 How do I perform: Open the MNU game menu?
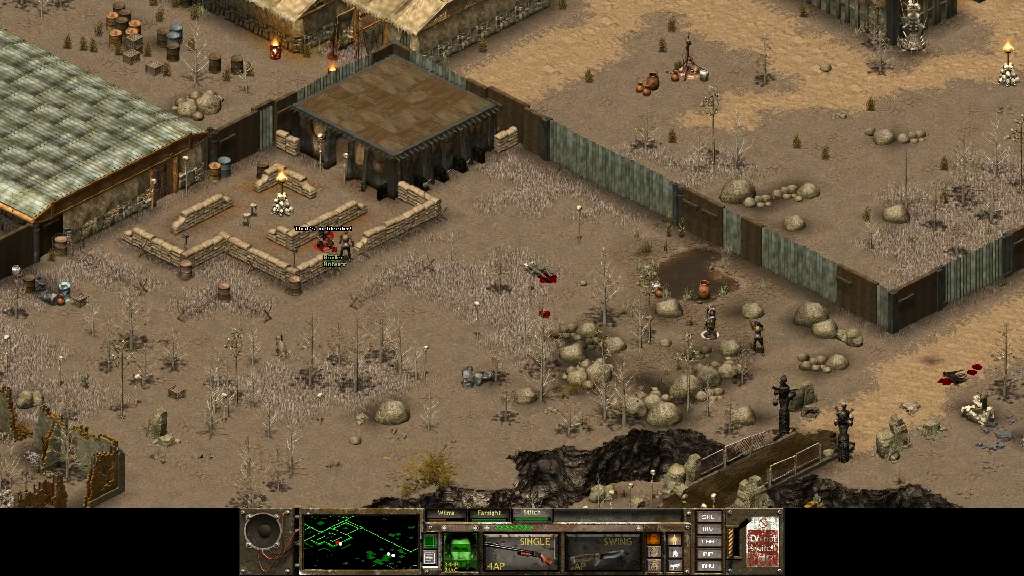pyautogui.click(x=709, y=565)
